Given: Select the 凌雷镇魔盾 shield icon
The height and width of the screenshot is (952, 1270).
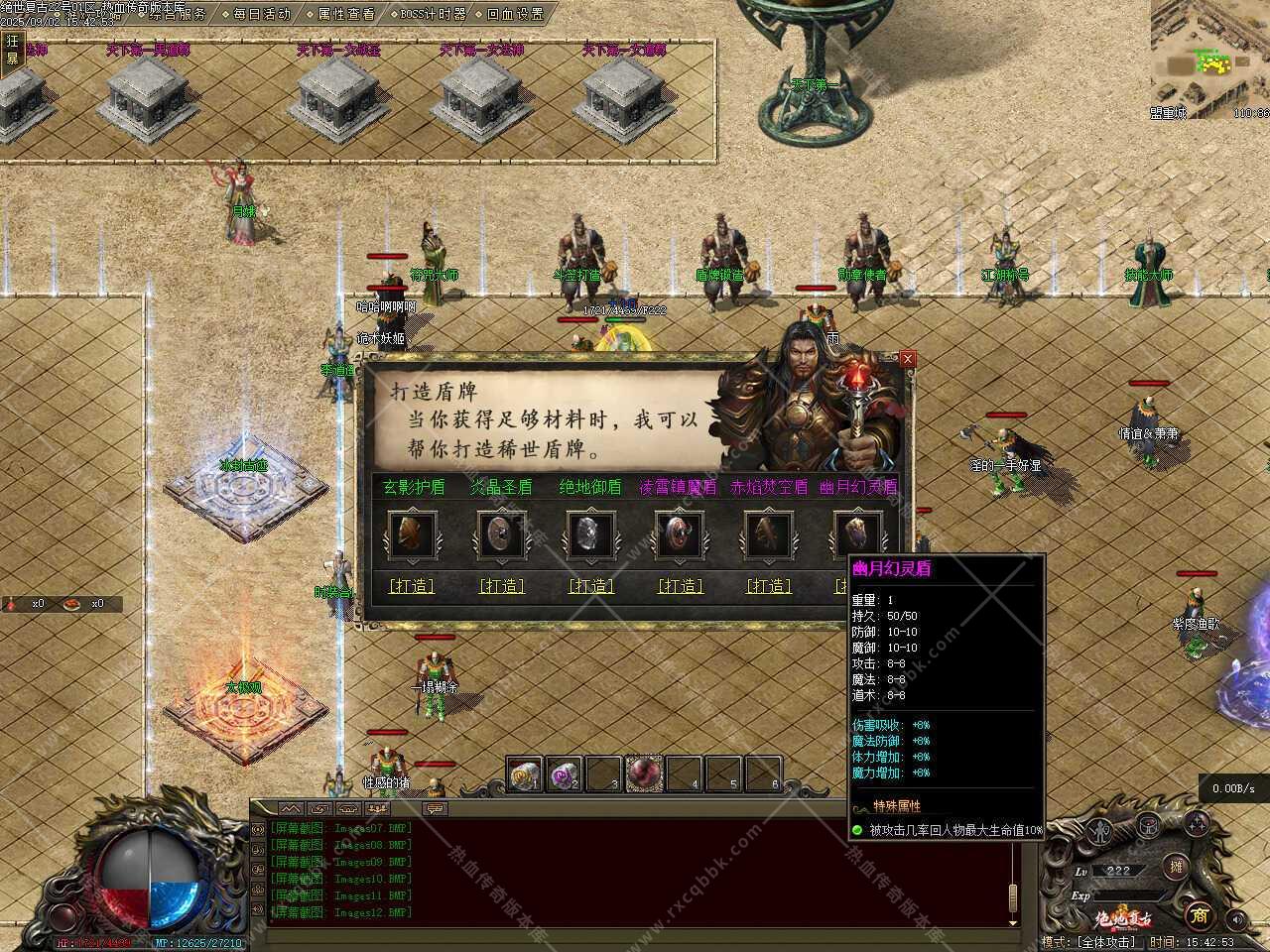Looking at the screenshot, I should (x=680, y=535).
